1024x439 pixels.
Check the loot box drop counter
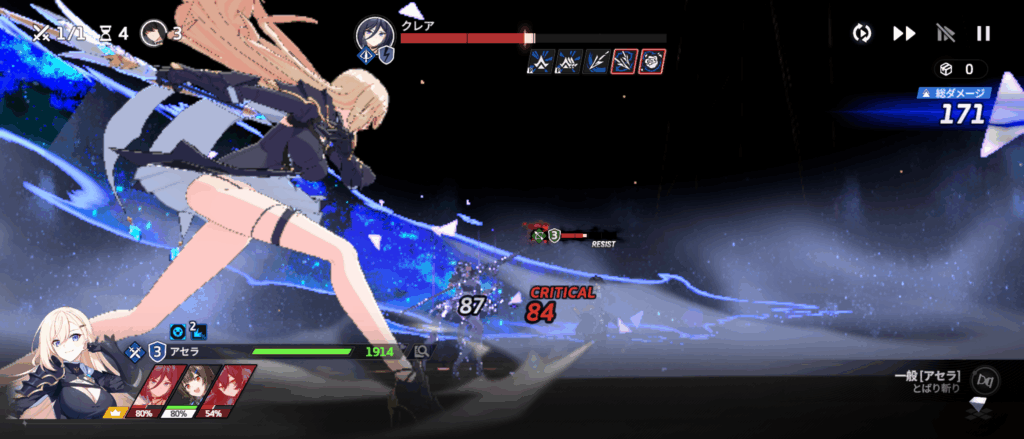pos(958,70)
